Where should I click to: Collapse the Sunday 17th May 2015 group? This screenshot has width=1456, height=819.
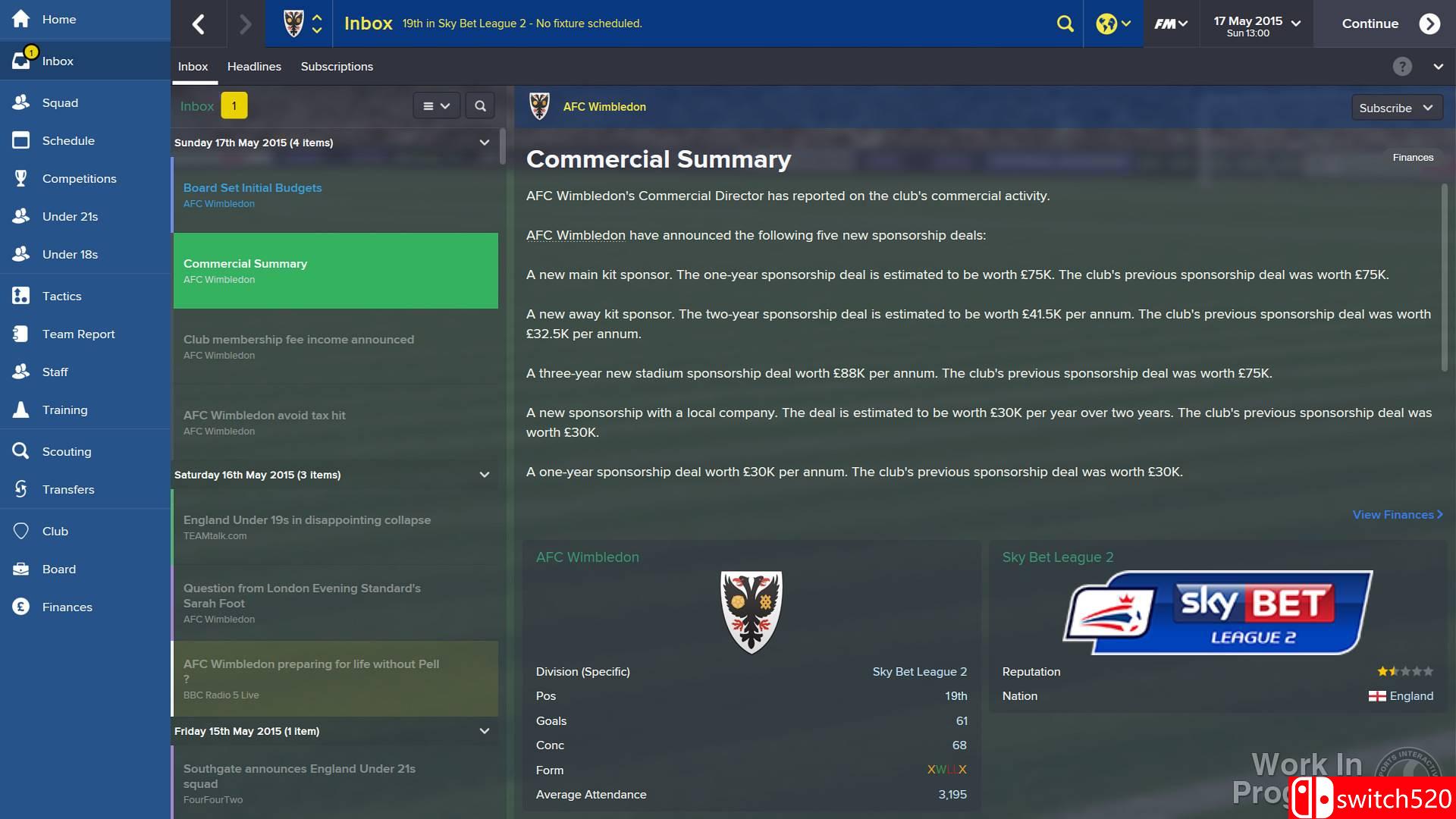point(485,142)
